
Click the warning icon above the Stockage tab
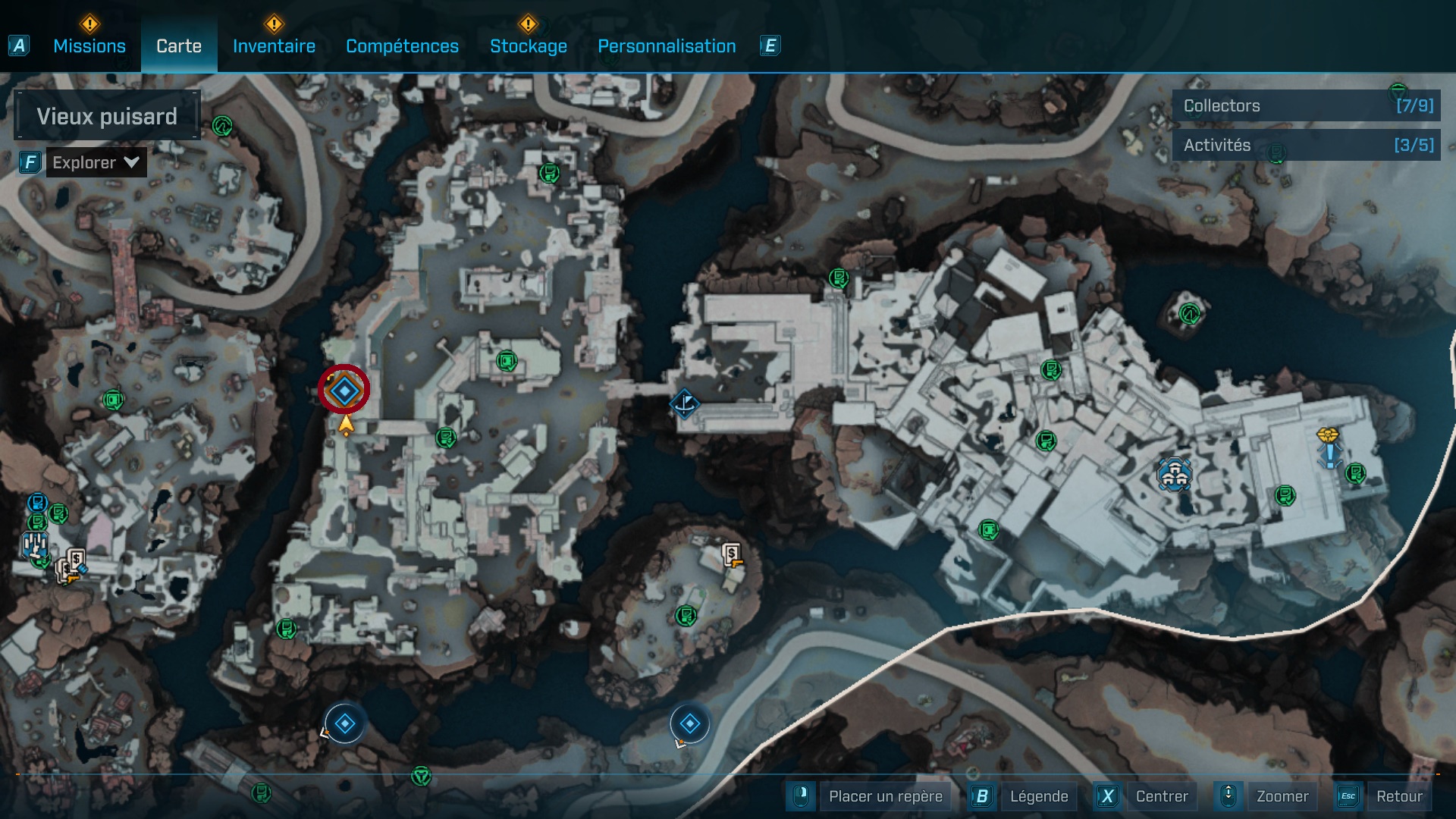coord(528,24)
